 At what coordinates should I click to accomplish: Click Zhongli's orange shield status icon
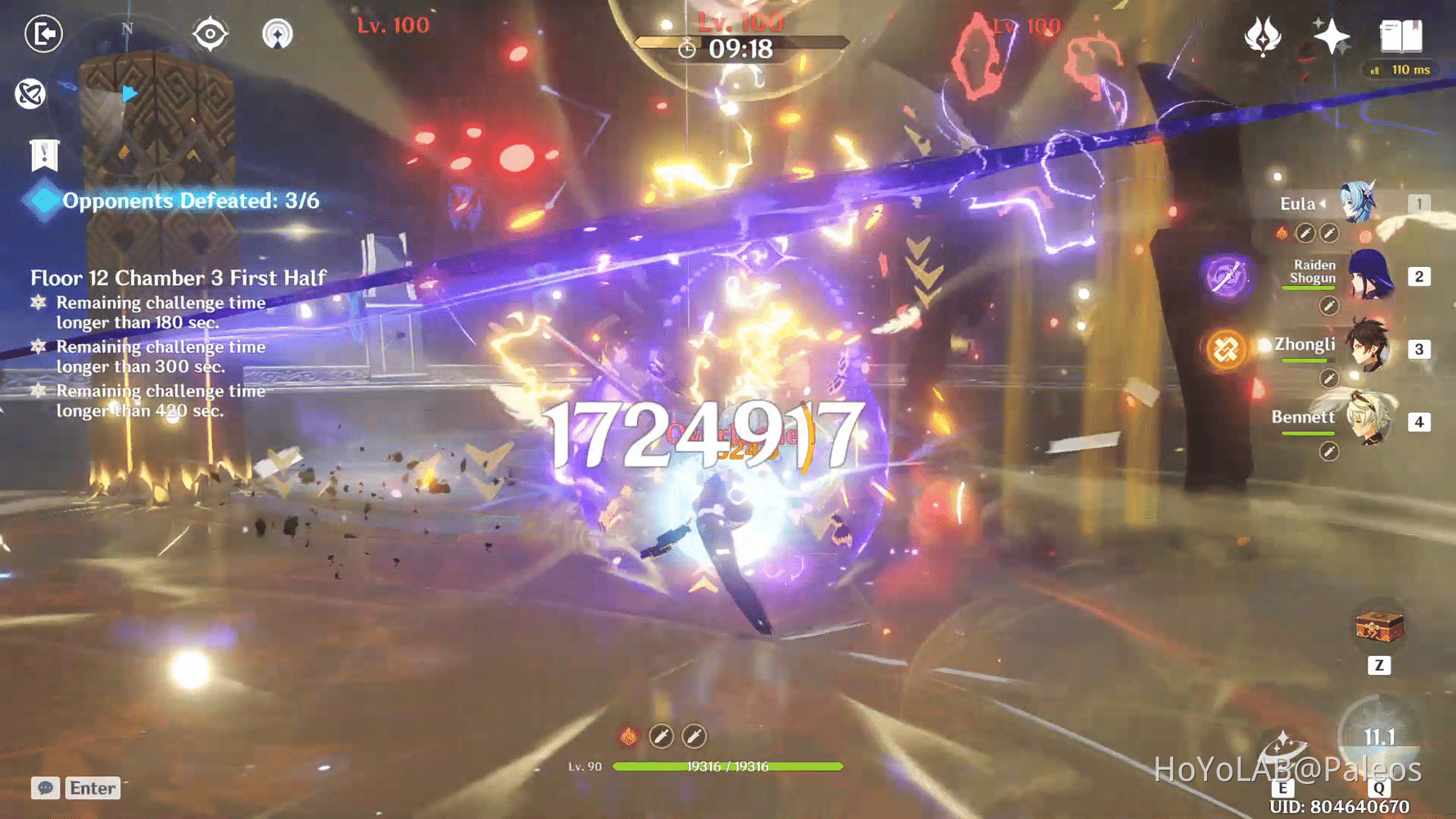(x=1228, y=347)
